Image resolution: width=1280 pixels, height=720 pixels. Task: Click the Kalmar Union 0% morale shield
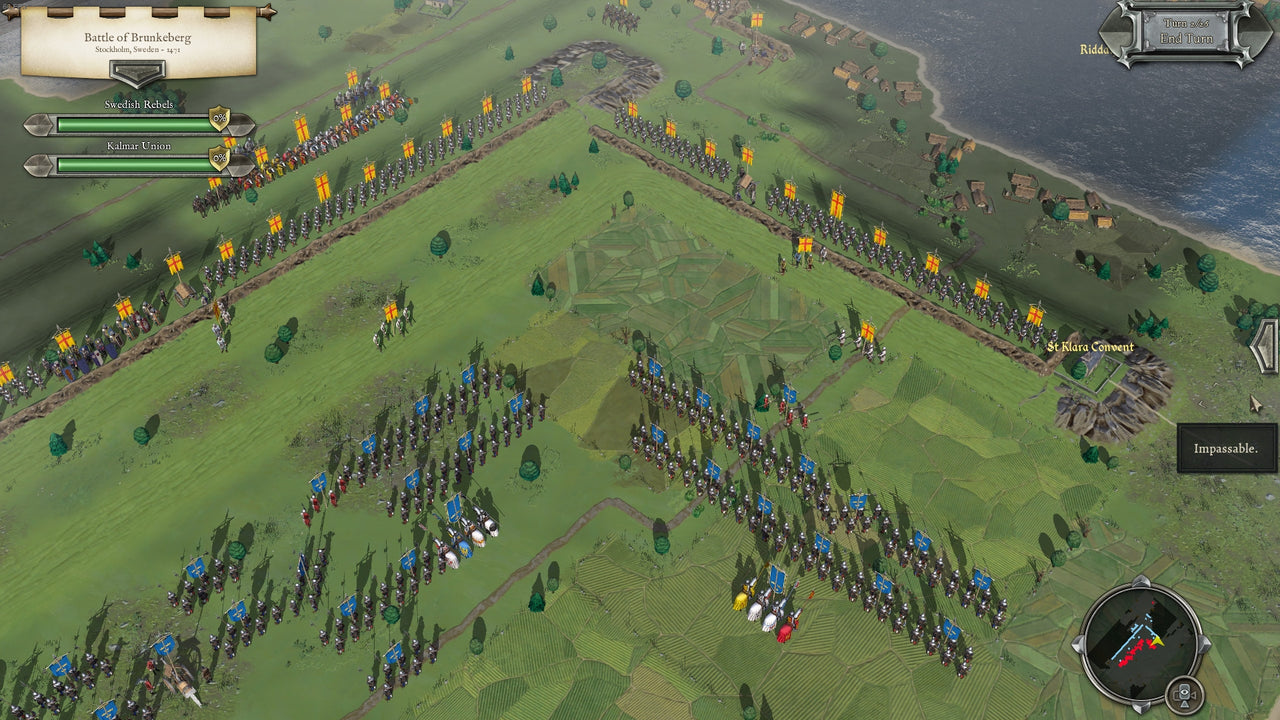click(219, 157)
